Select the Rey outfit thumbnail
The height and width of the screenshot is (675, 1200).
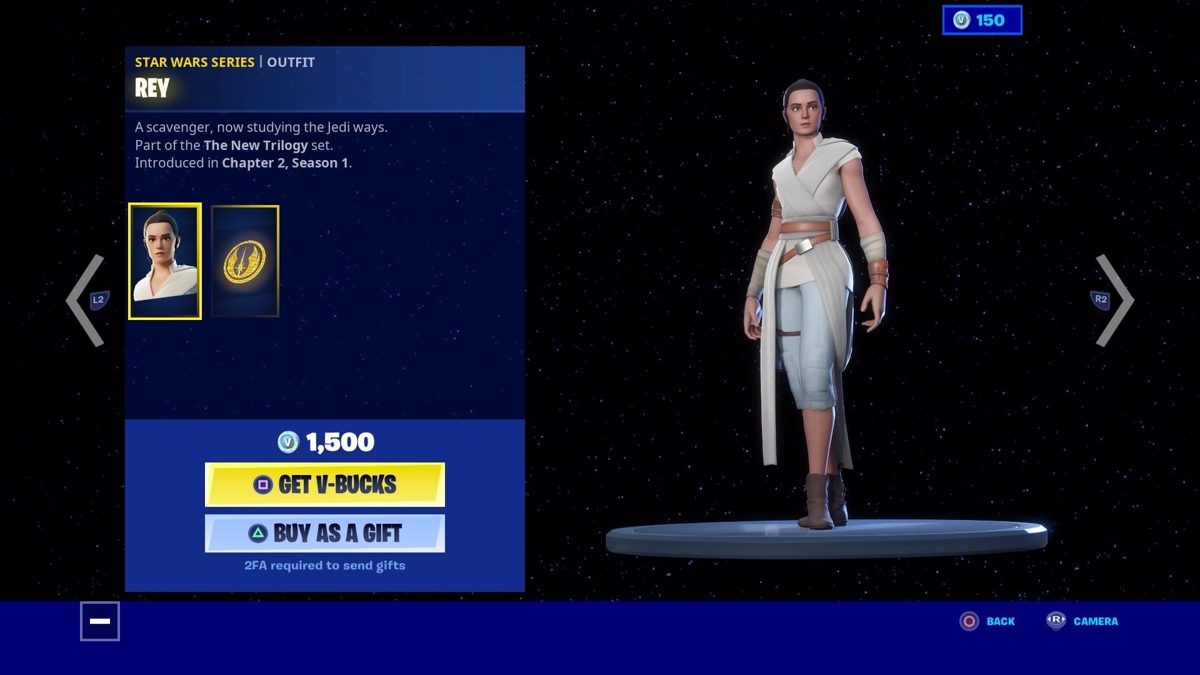click(x=165, y=261)
